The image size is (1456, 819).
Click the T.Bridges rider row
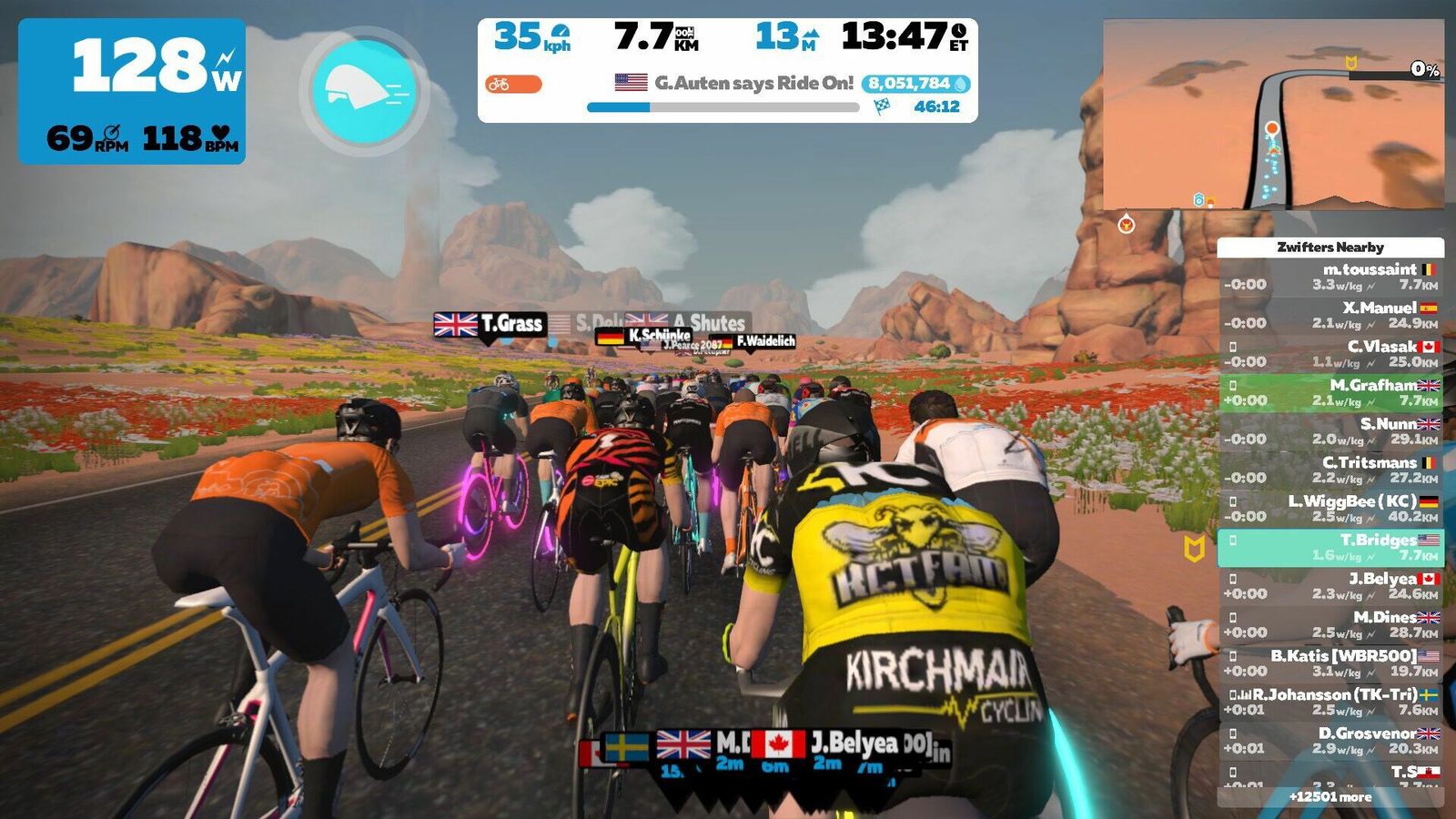[1330, 547]
